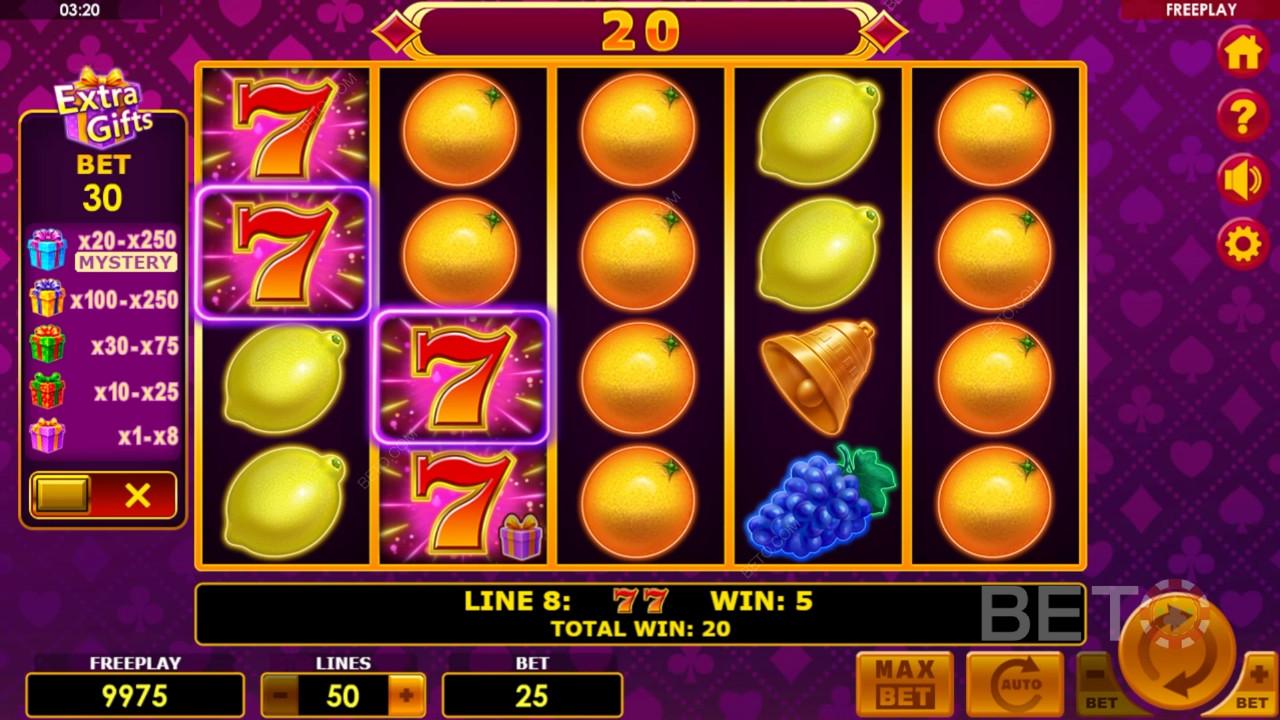Add more lines with the plus button
The height and width of the screenshot is (720, 1280).
coord(406,695)
